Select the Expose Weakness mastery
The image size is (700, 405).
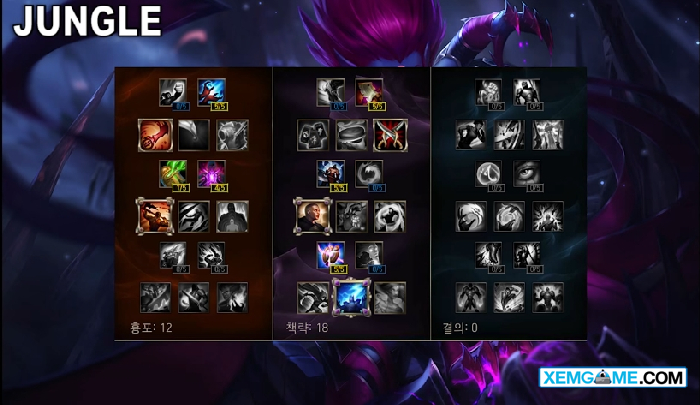tap(231, 134)
